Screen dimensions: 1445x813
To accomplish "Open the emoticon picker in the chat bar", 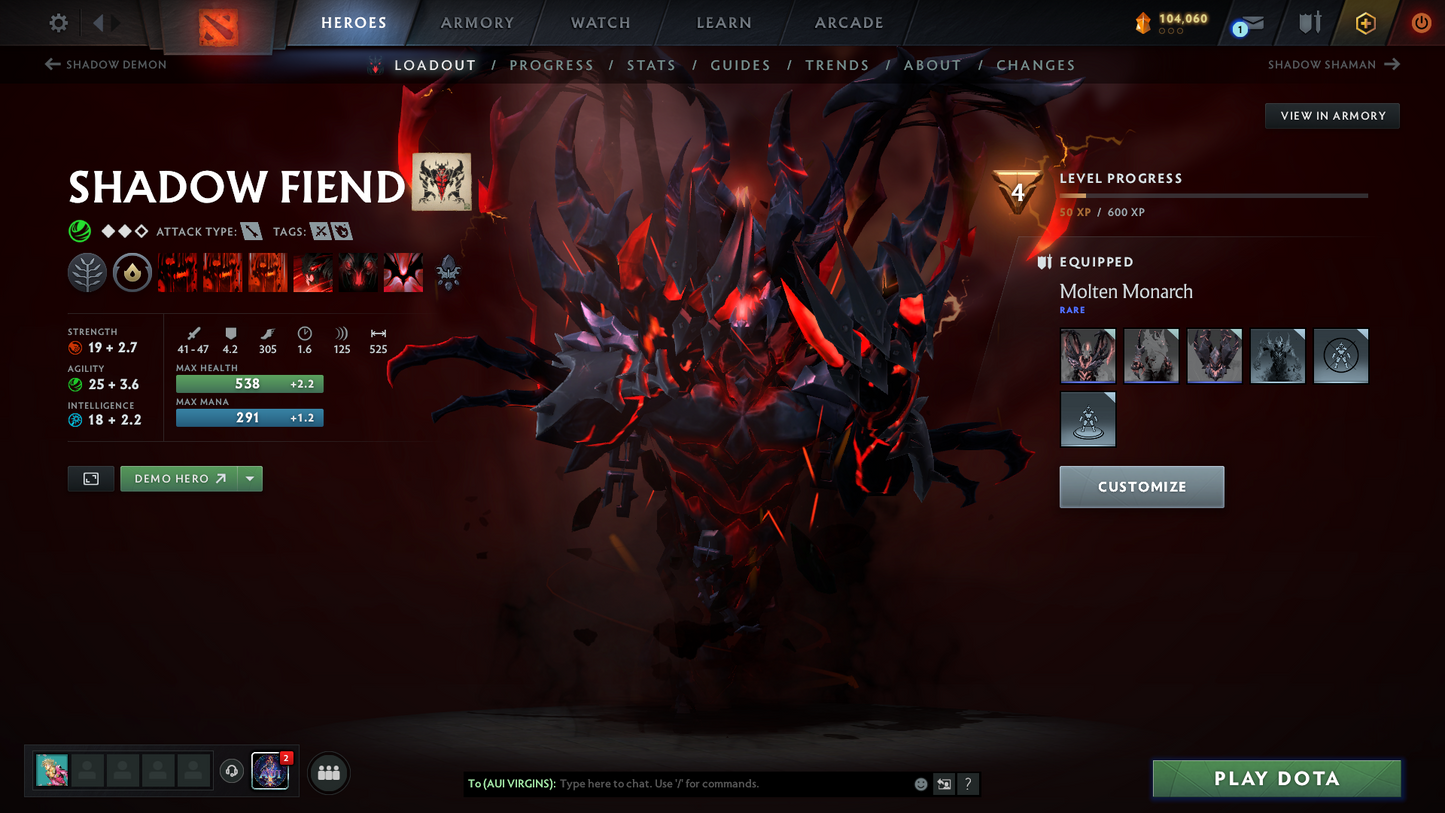I will [x=920, y=784].
